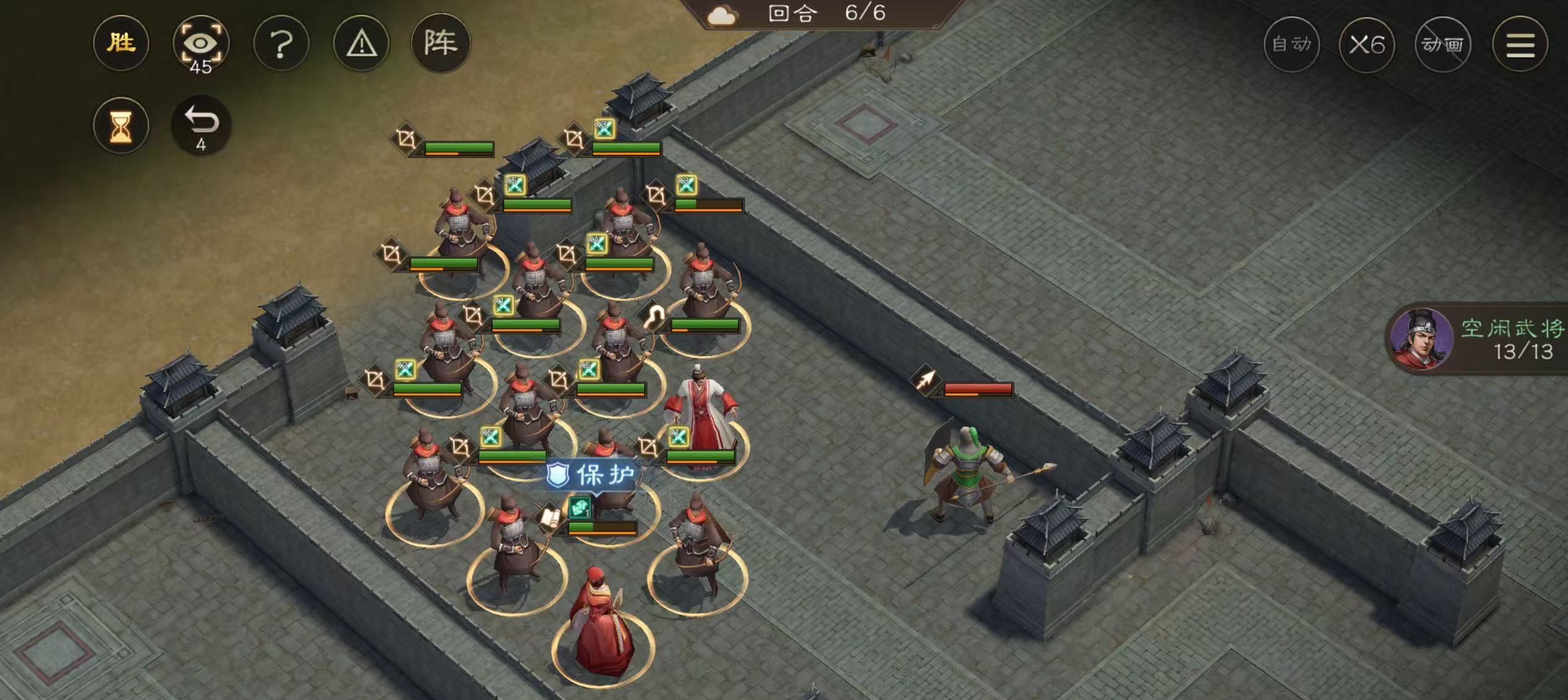
Task: Open the victory conditions 胜 button
Action: click(x=121, y=43)
